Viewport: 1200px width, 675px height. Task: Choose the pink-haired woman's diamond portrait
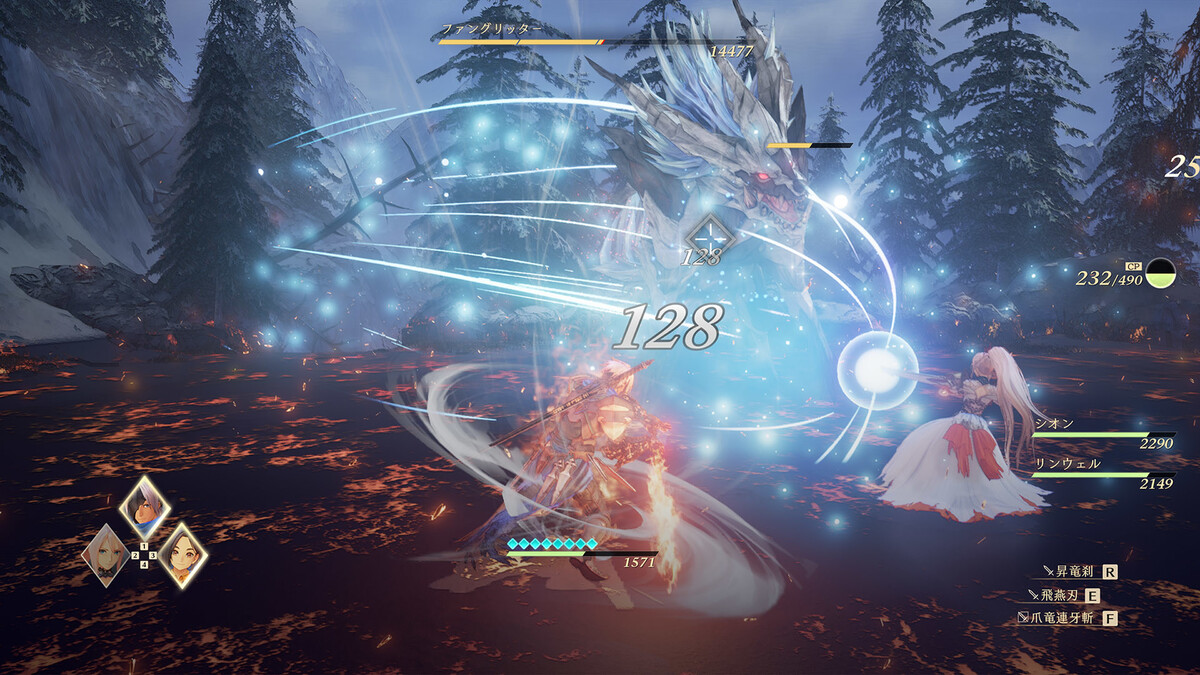click(105, 553)
